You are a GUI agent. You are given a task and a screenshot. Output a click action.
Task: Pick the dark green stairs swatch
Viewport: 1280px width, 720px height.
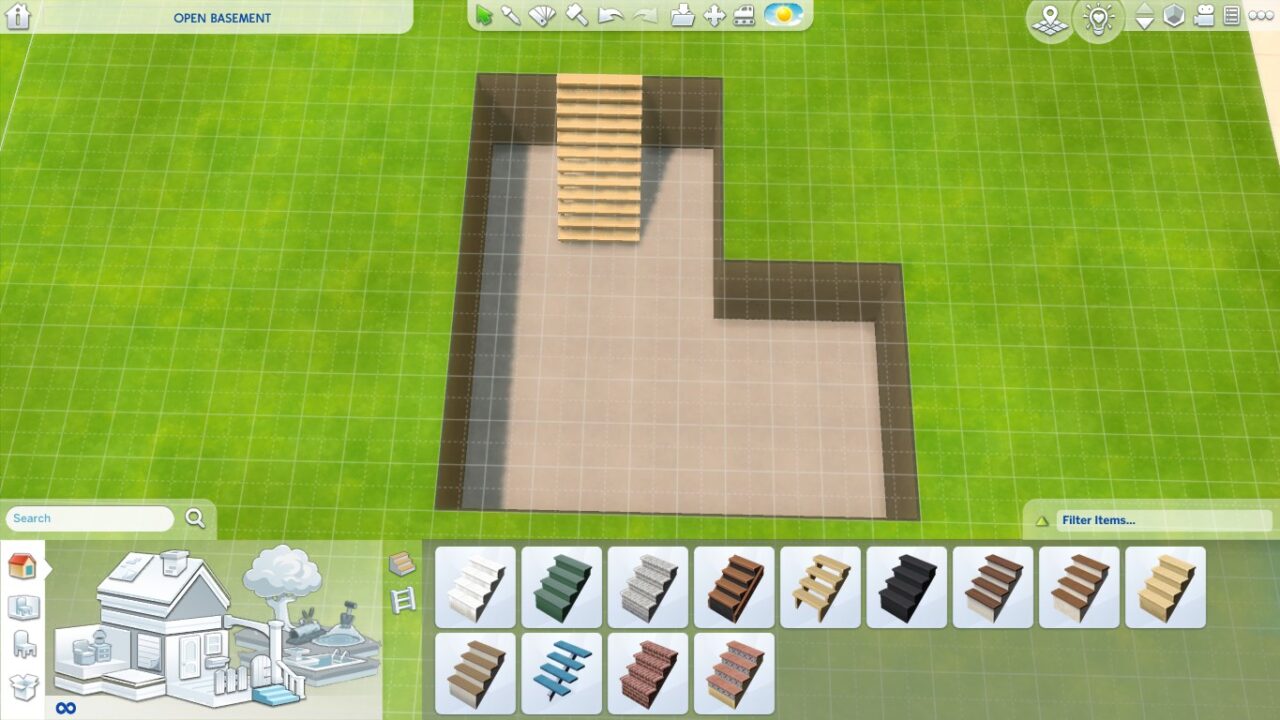click(x=561, y=586)
